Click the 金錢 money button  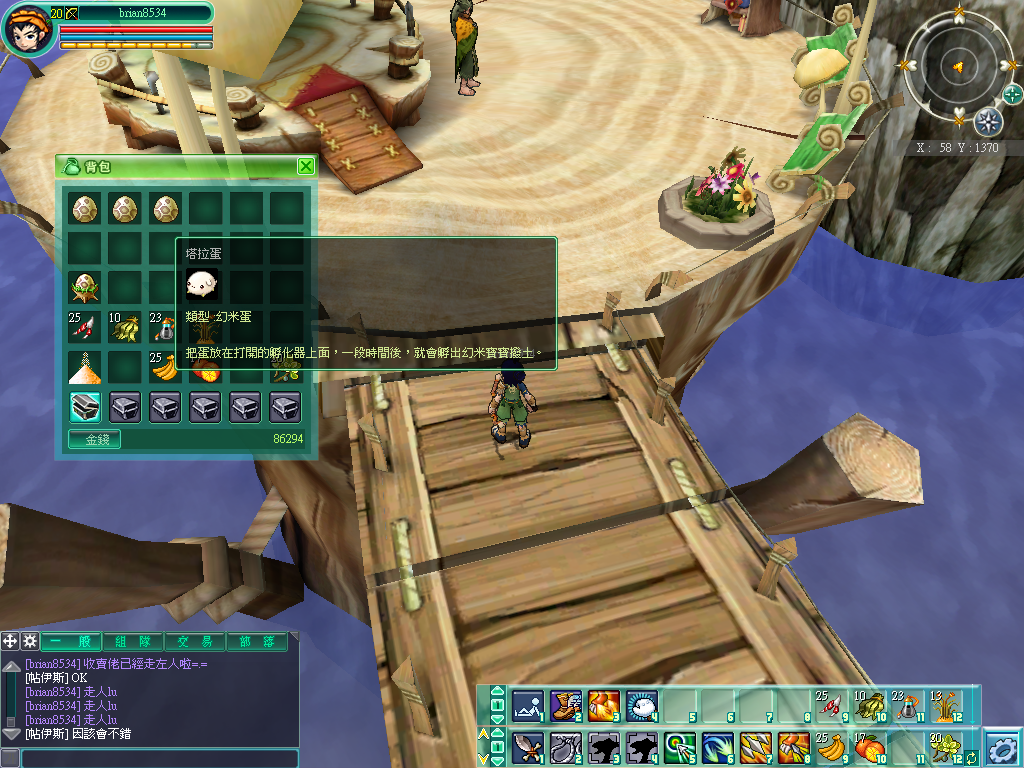click(94, 438)
